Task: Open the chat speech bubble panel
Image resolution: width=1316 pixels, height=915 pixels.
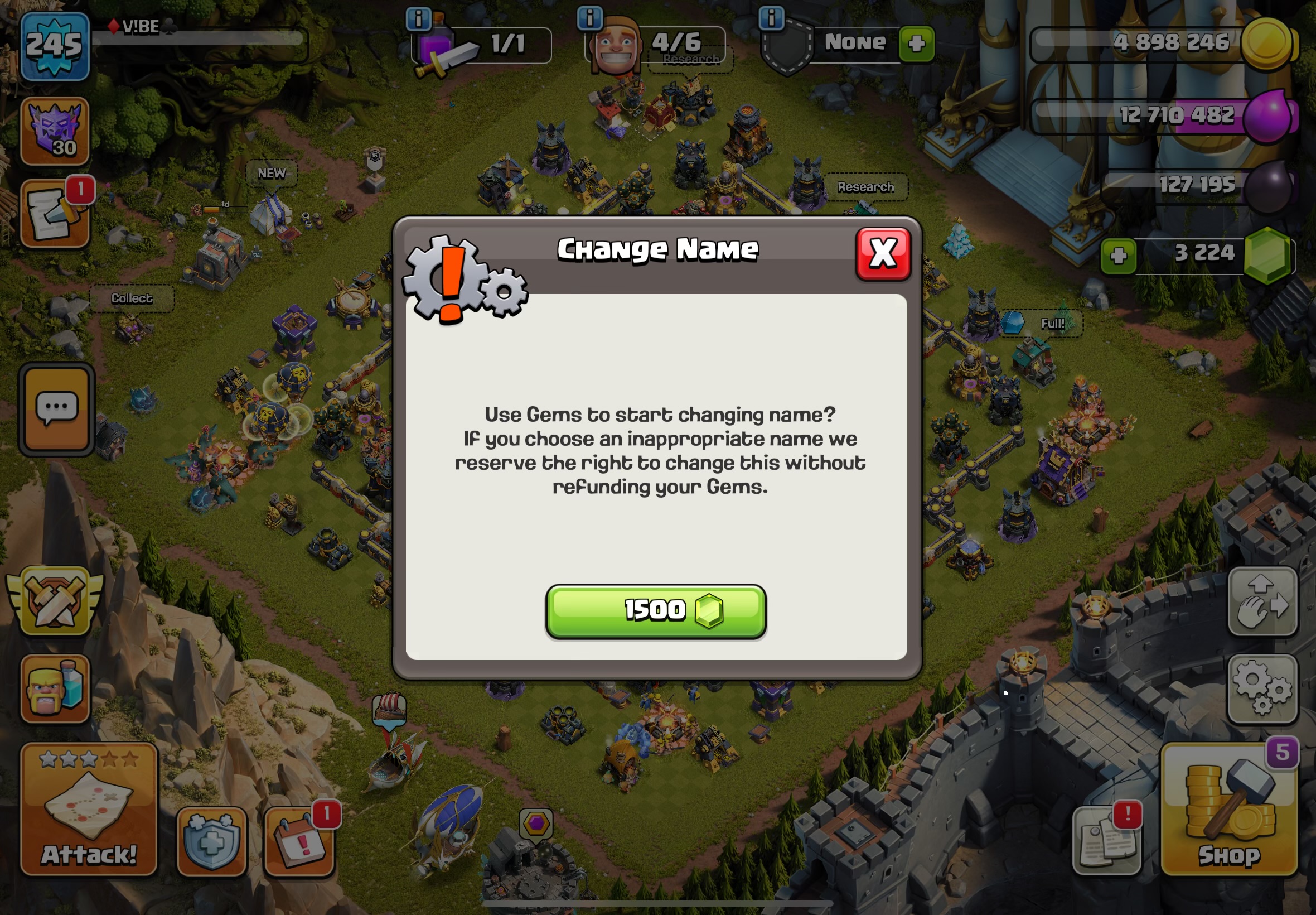Action: [x=56, y=409]
